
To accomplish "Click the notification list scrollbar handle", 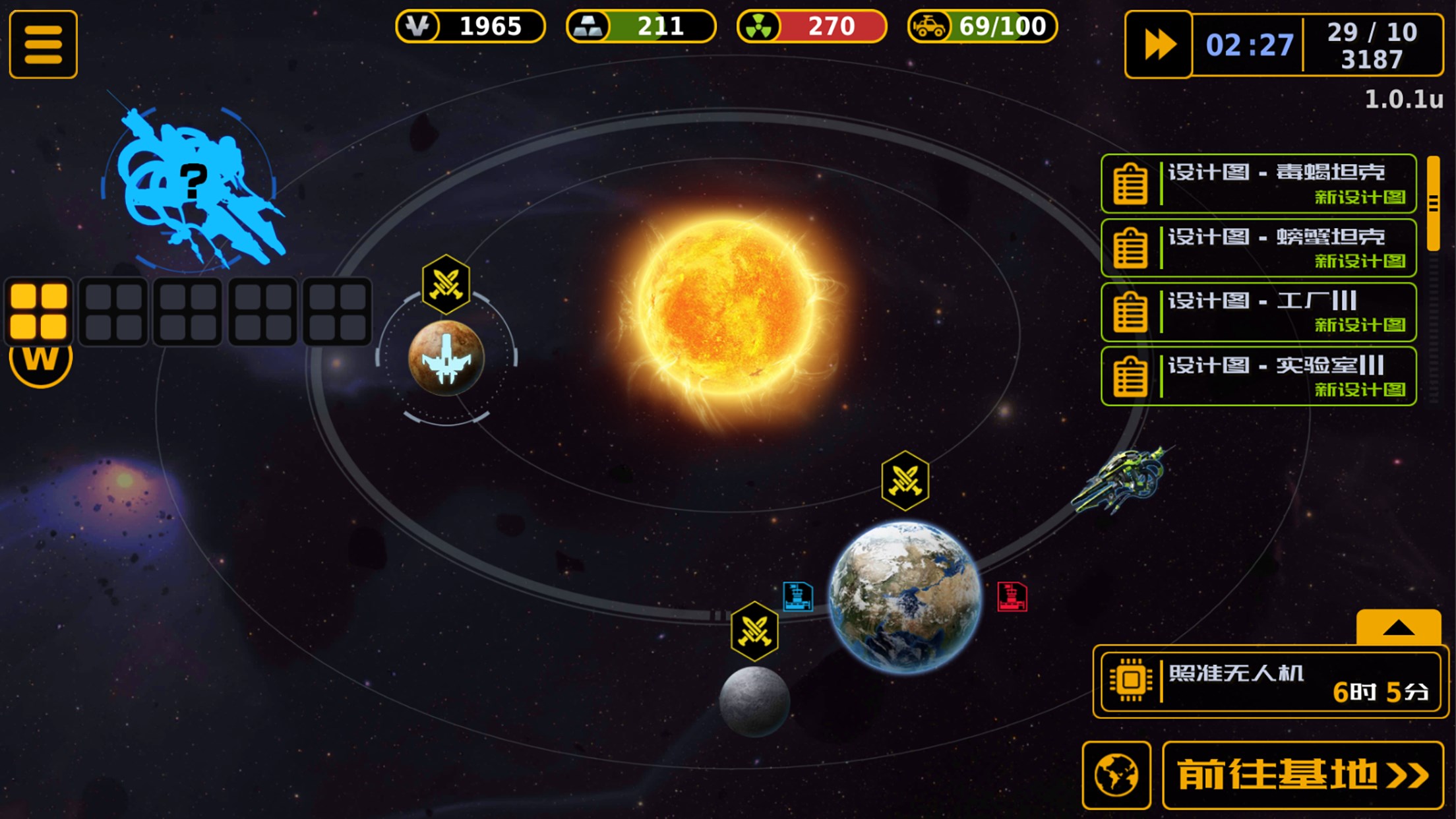I will point(1433,204).
